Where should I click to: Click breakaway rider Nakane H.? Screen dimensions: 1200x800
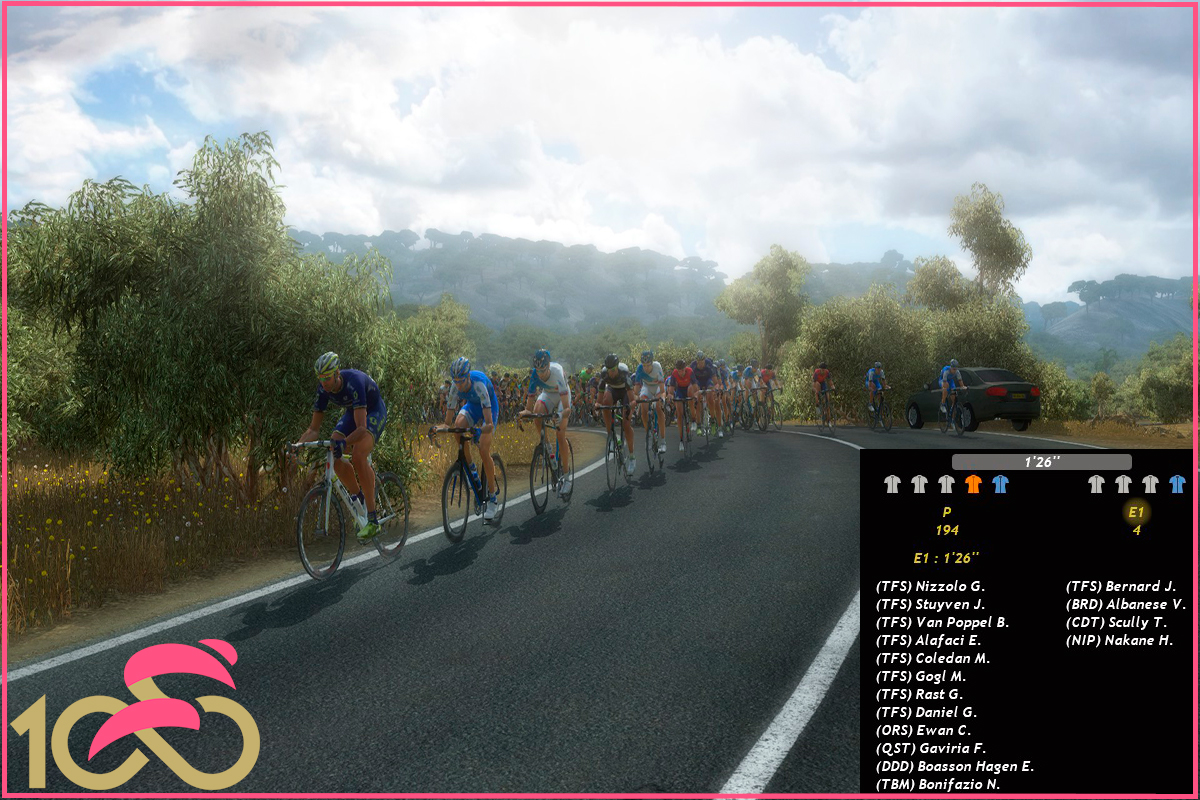[x=1119, y=641]
